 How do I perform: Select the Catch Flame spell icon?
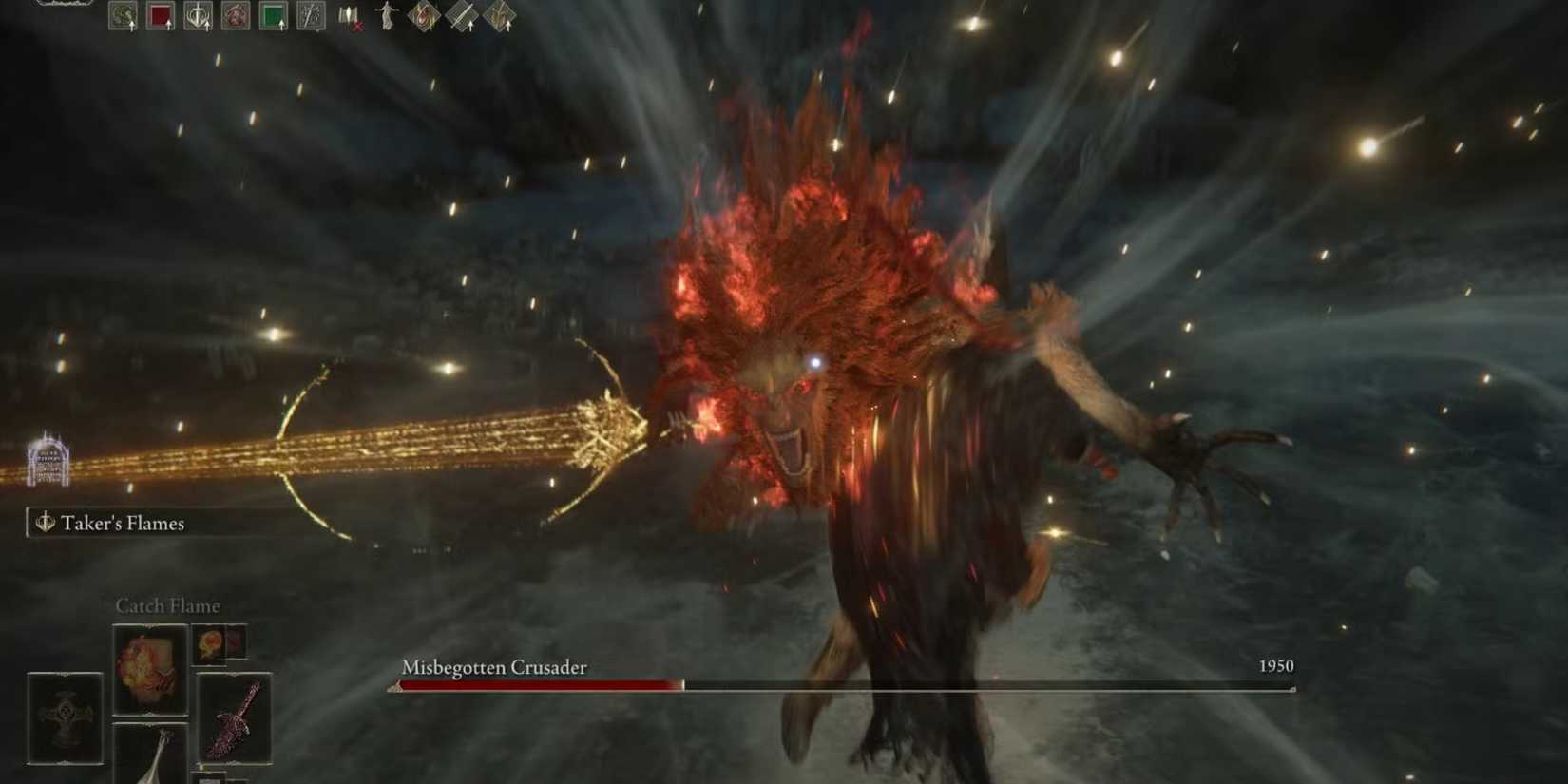pos(150,669)
